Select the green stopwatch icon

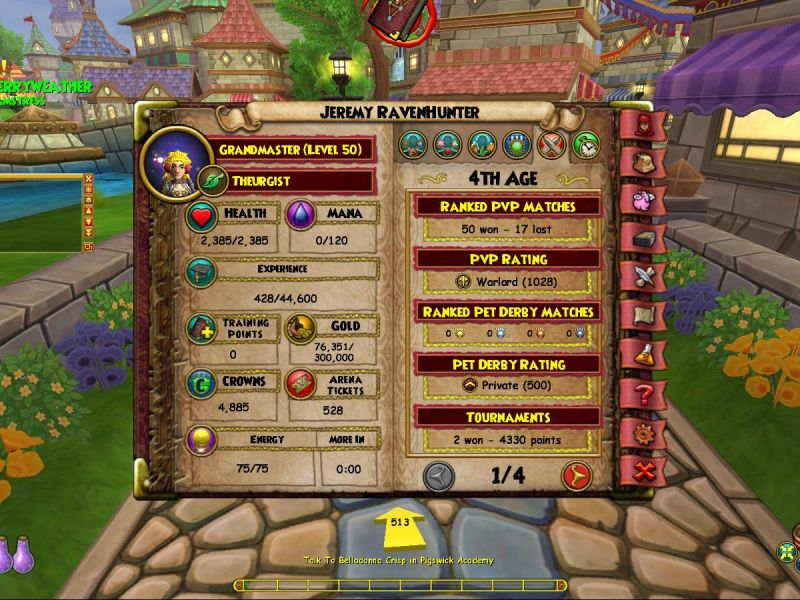click(x=585, y=146)
